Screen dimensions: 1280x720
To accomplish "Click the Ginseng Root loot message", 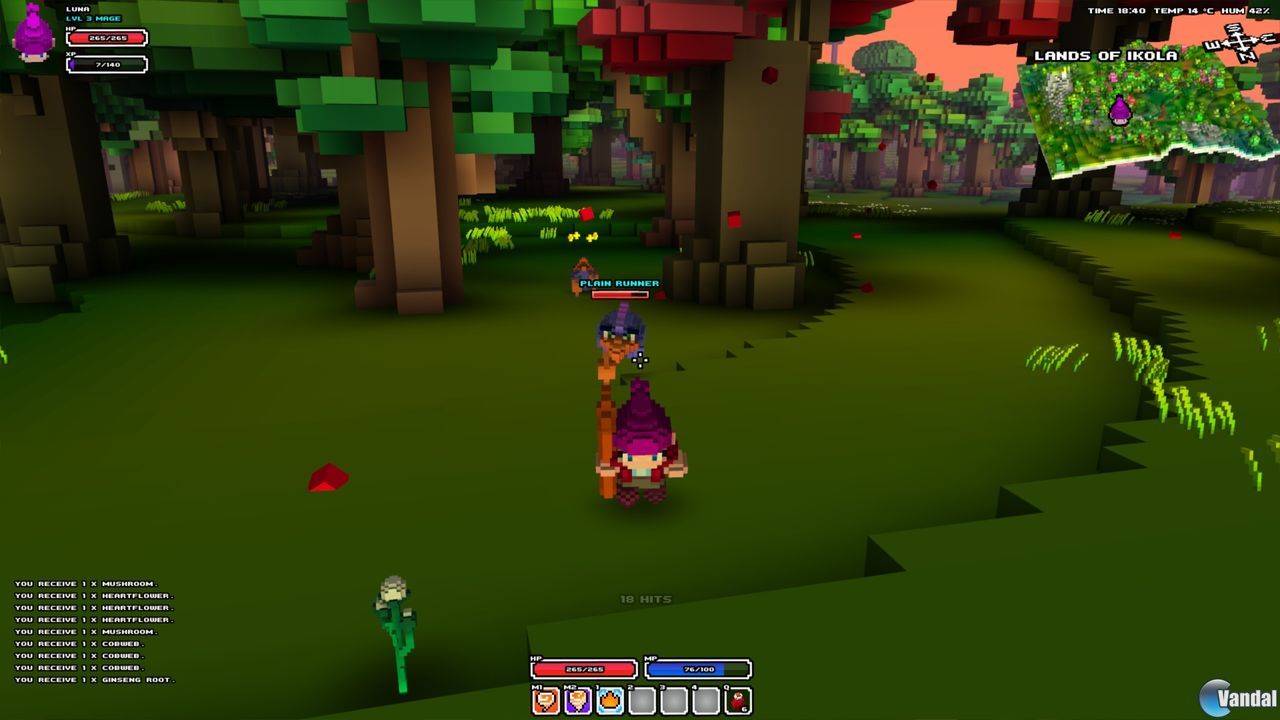I will (x=93, y=677).
